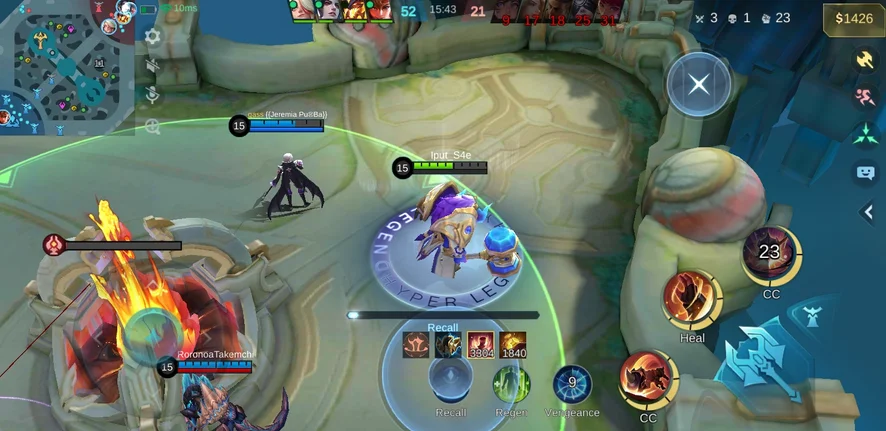This screenshot has height=431, width=886.
Task: Cast the Heal skill
Action: [x=692, y=298]
